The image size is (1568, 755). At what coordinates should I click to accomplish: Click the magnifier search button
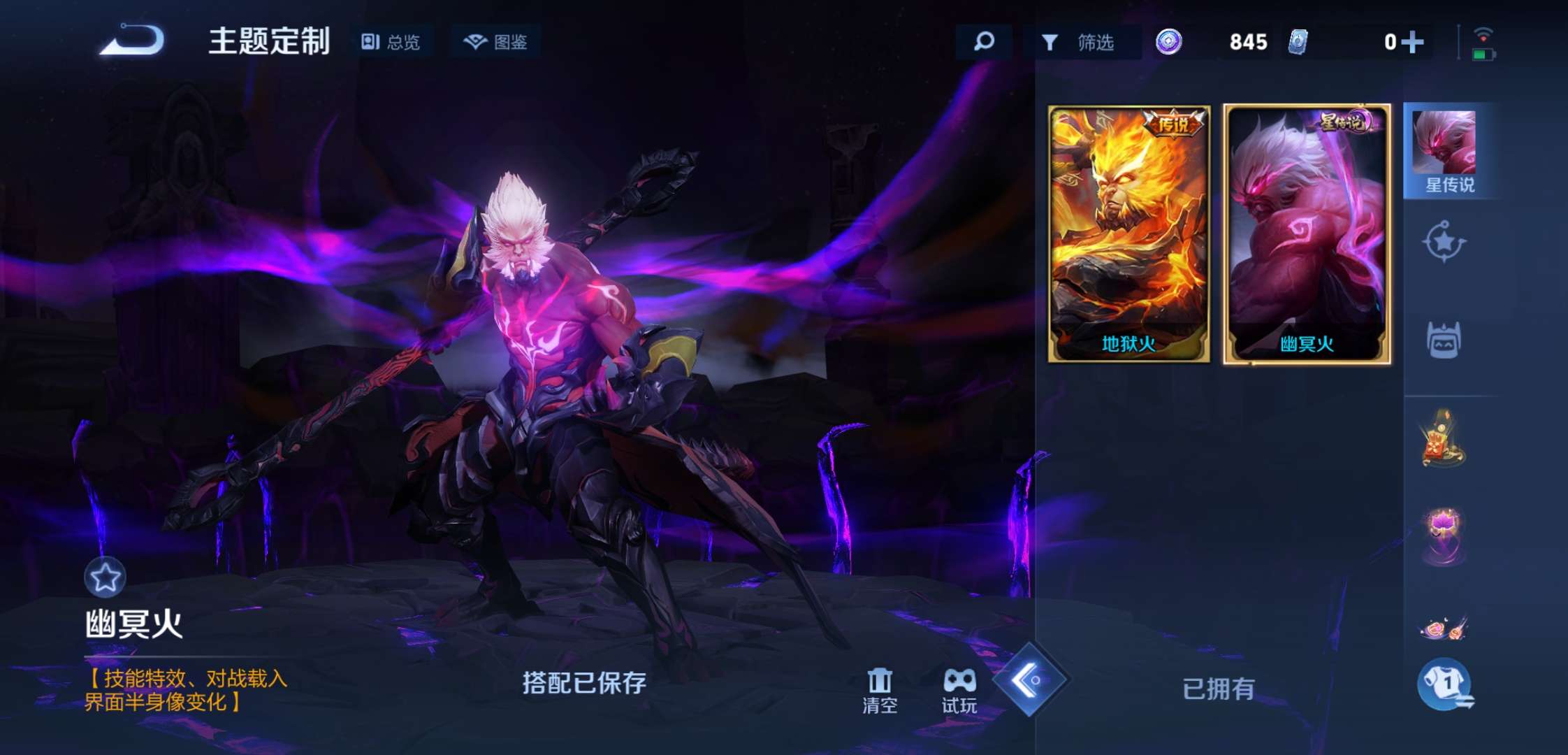(x=984, y=42)
